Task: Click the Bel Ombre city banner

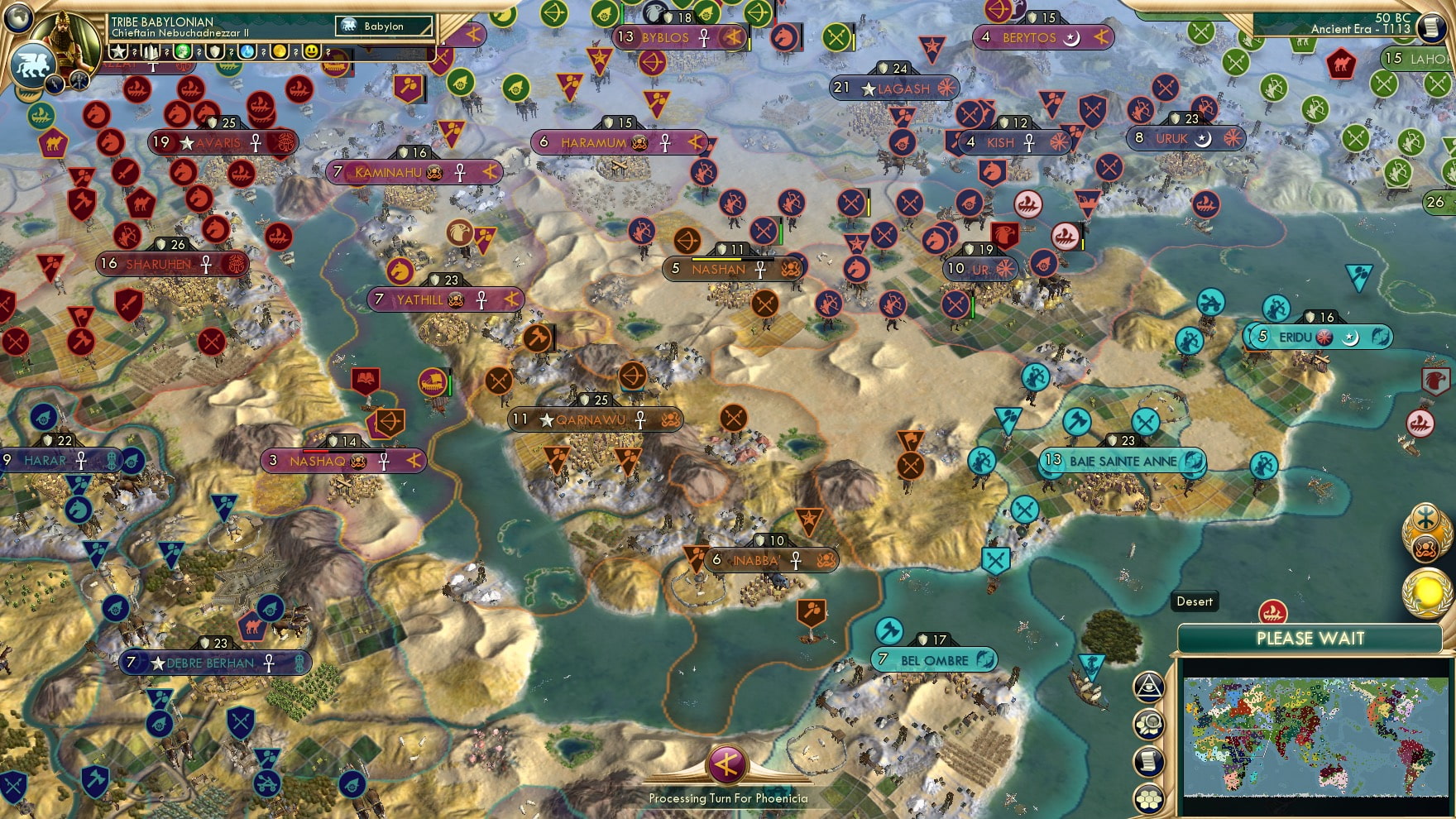Action: [933, 661]
